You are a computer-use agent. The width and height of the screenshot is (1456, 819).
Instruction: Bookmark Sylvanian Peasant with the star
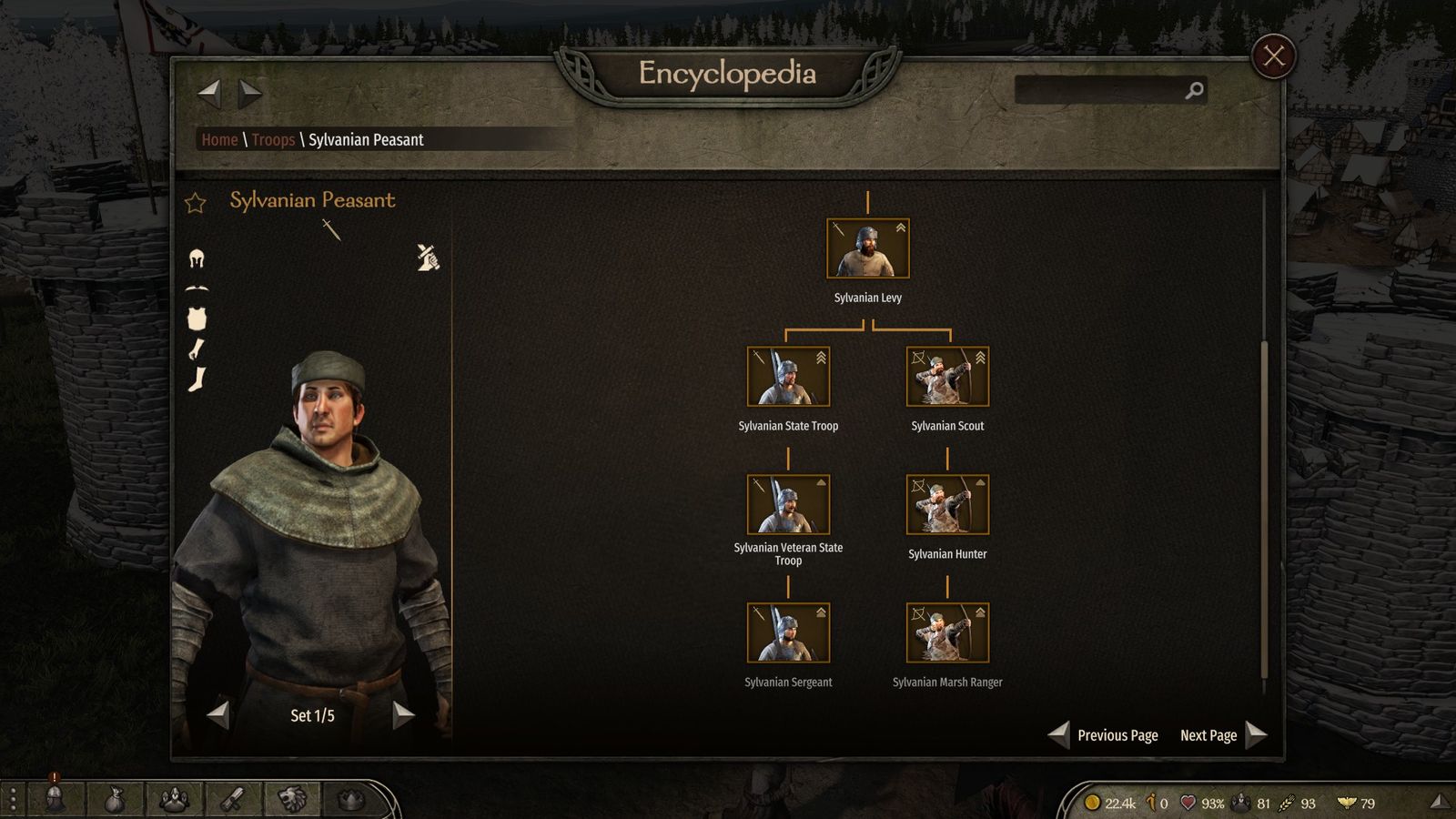pyautogui.click(x=196, y=202)
